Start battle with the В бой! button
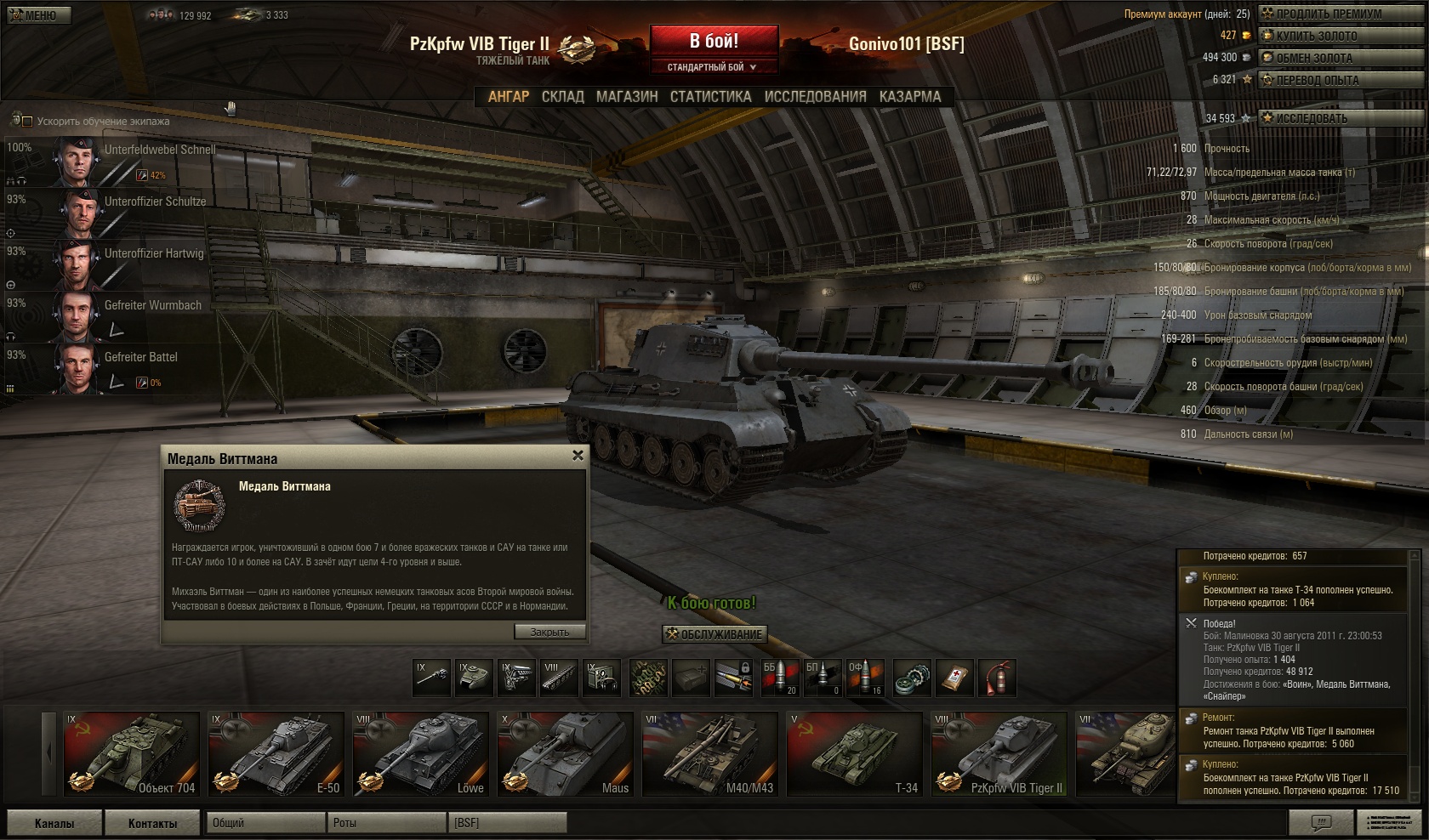Screen dimensions: 1429x840 pos(714,41)
